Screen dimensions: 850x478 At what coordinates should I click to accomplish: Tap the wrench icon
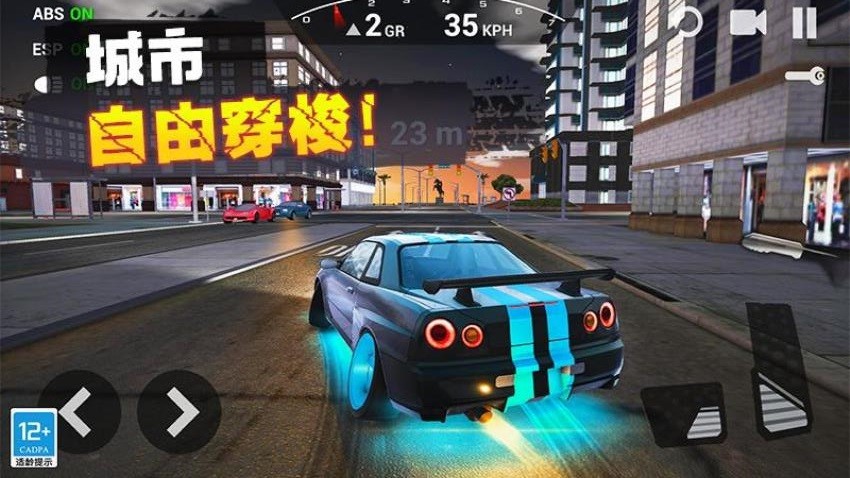tap(804, 76)
